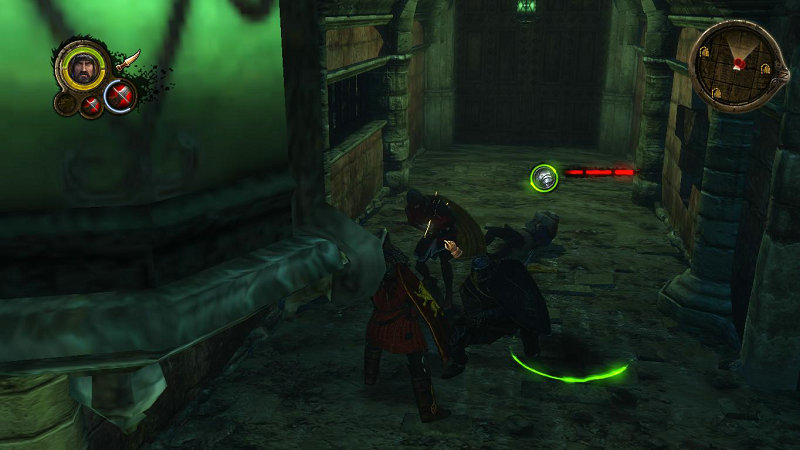Screen dimensions: 800x450
Task: Activate the large red ability icon with blue ring
Action: (x=120, y=96)
